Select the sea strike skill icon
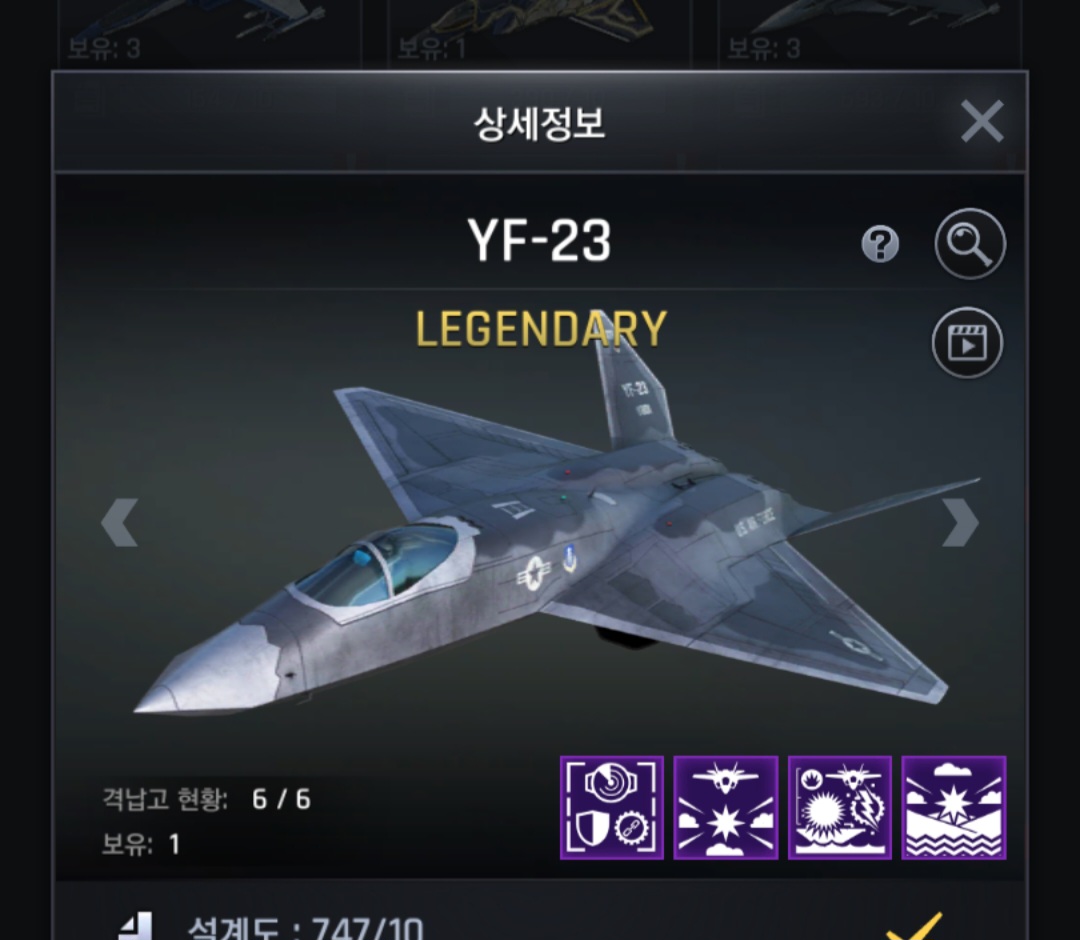 click(954, 808)
